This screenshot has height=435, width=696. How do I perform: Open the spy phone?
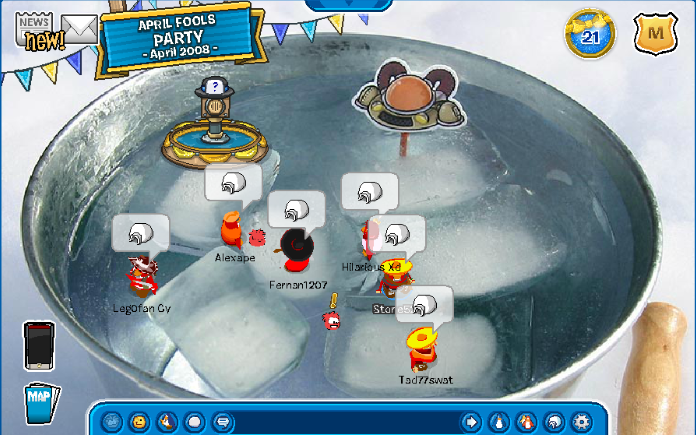tap(40, 346)
